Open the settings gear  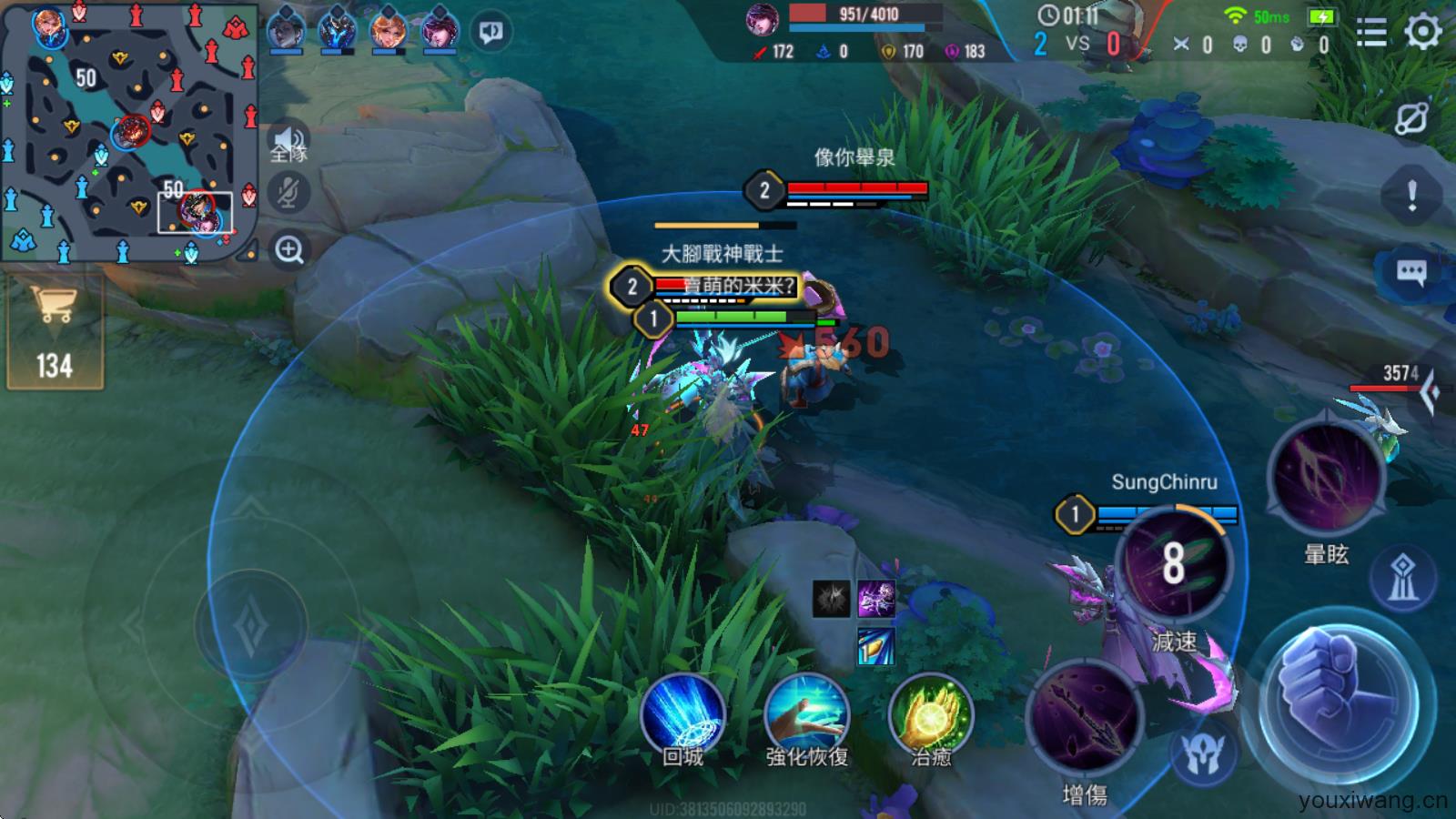tap(1422, 33)
